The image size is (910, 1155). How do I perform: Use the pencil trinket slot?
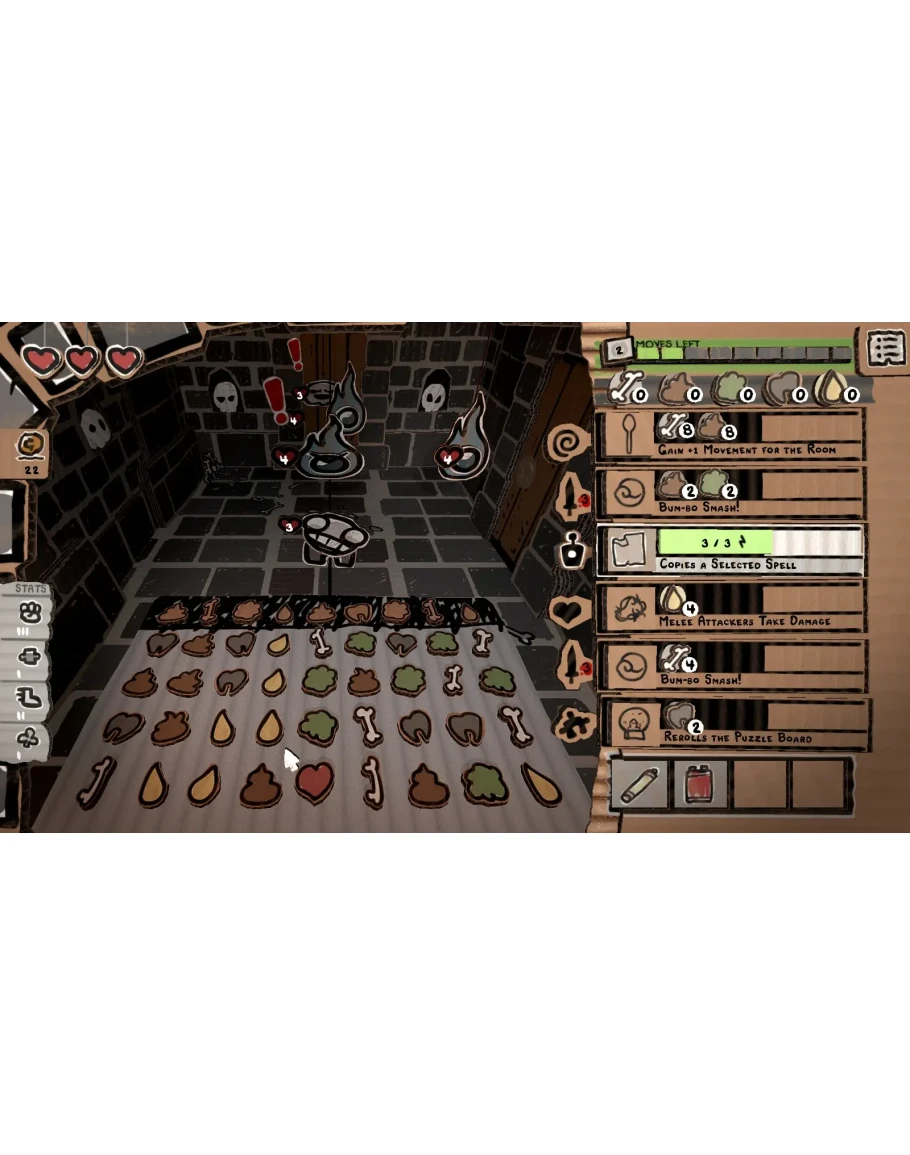640,783
